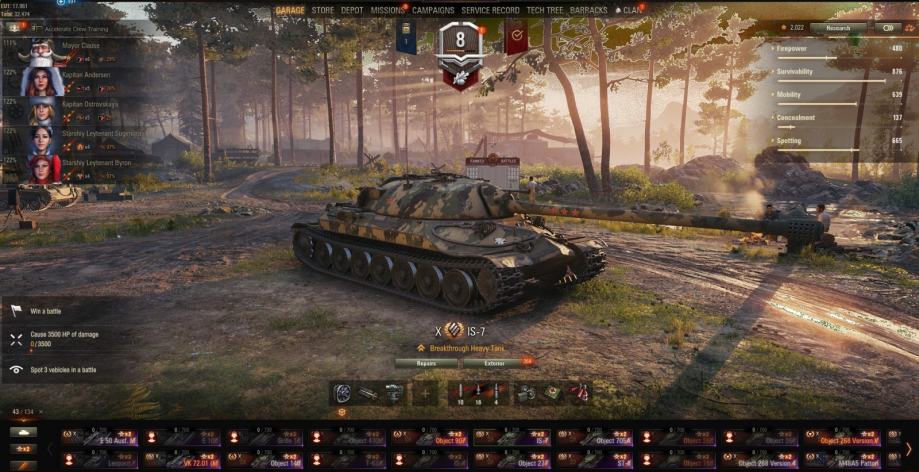Click the Research button

[838, 28]
